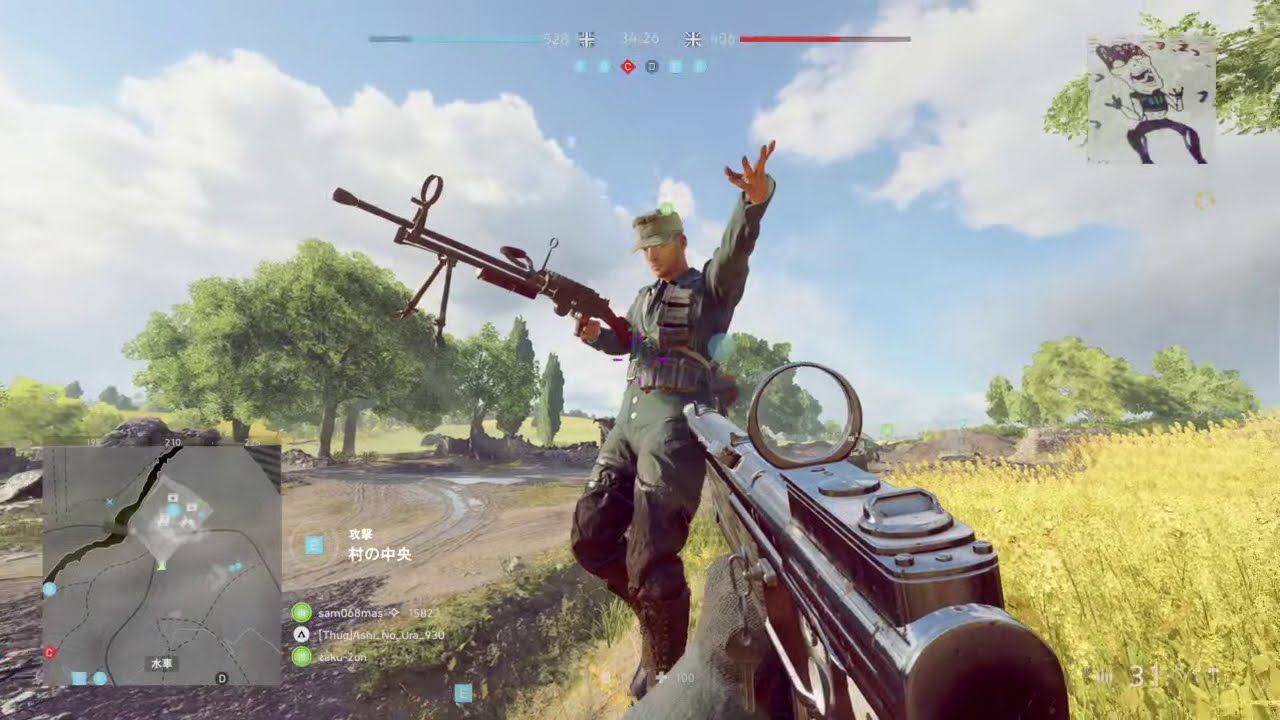Click the red C marker on the minimap
The height and width of the screenshot is (720, 1280).
49,652
